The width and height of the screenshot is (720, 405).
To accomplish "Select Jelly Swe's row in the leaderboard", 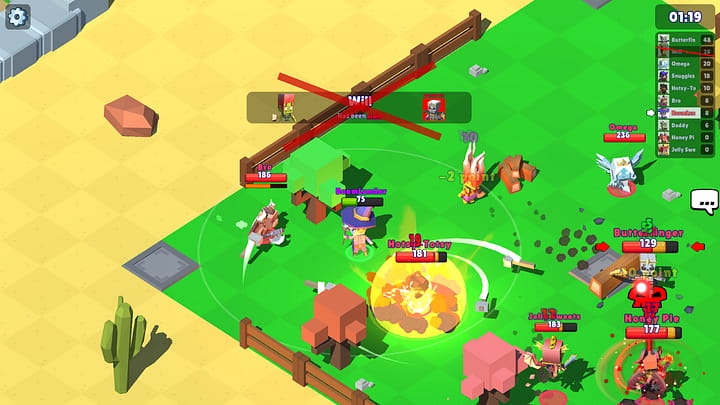I will coord(685,149).
